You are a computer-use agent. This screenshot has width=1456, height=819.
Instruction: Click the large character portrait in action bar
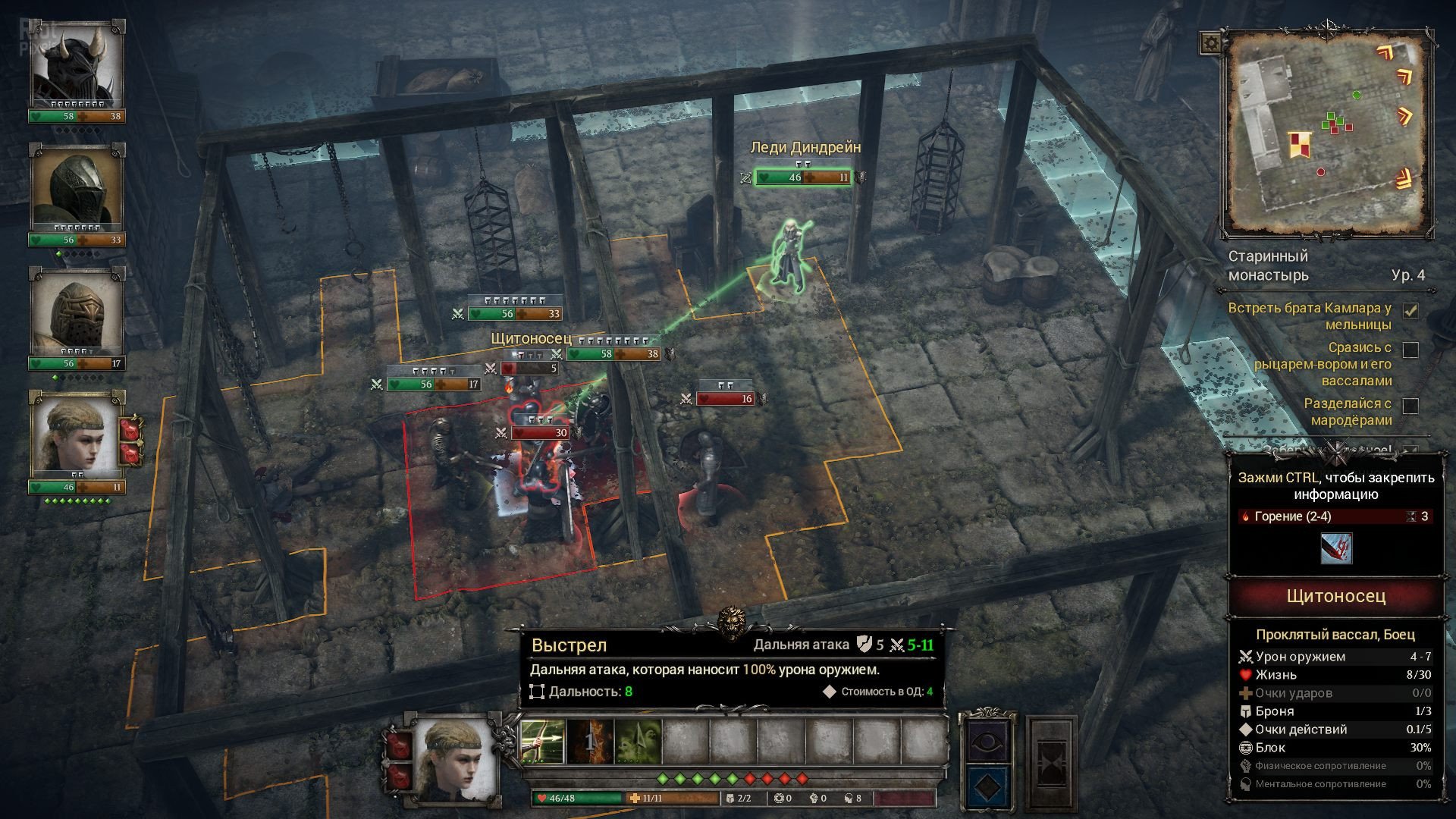click(x=452, y=761)
